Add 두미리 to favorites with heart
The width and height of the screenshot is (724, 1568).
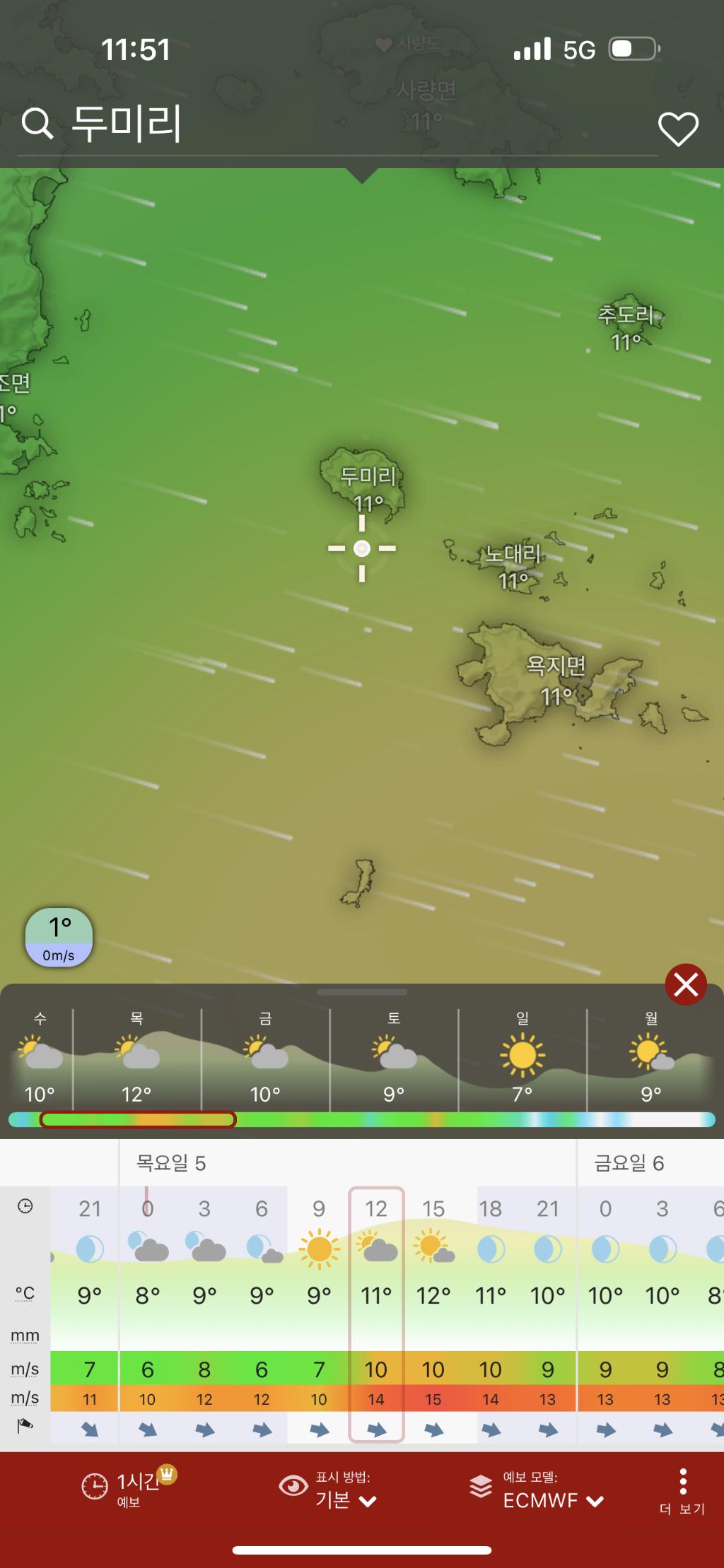[678, 129]
